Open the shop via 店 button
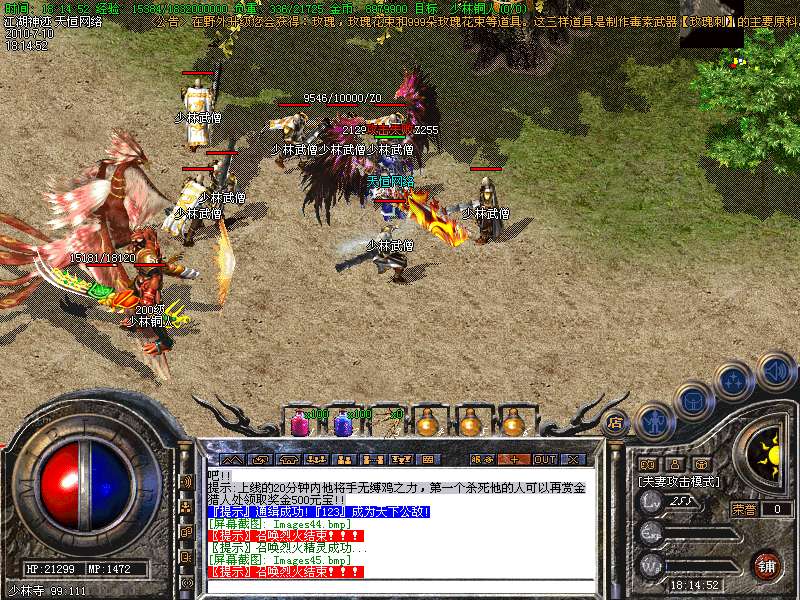Image resolution: width=800 pixels, height=600 pixels. click(x=615, y=422)
